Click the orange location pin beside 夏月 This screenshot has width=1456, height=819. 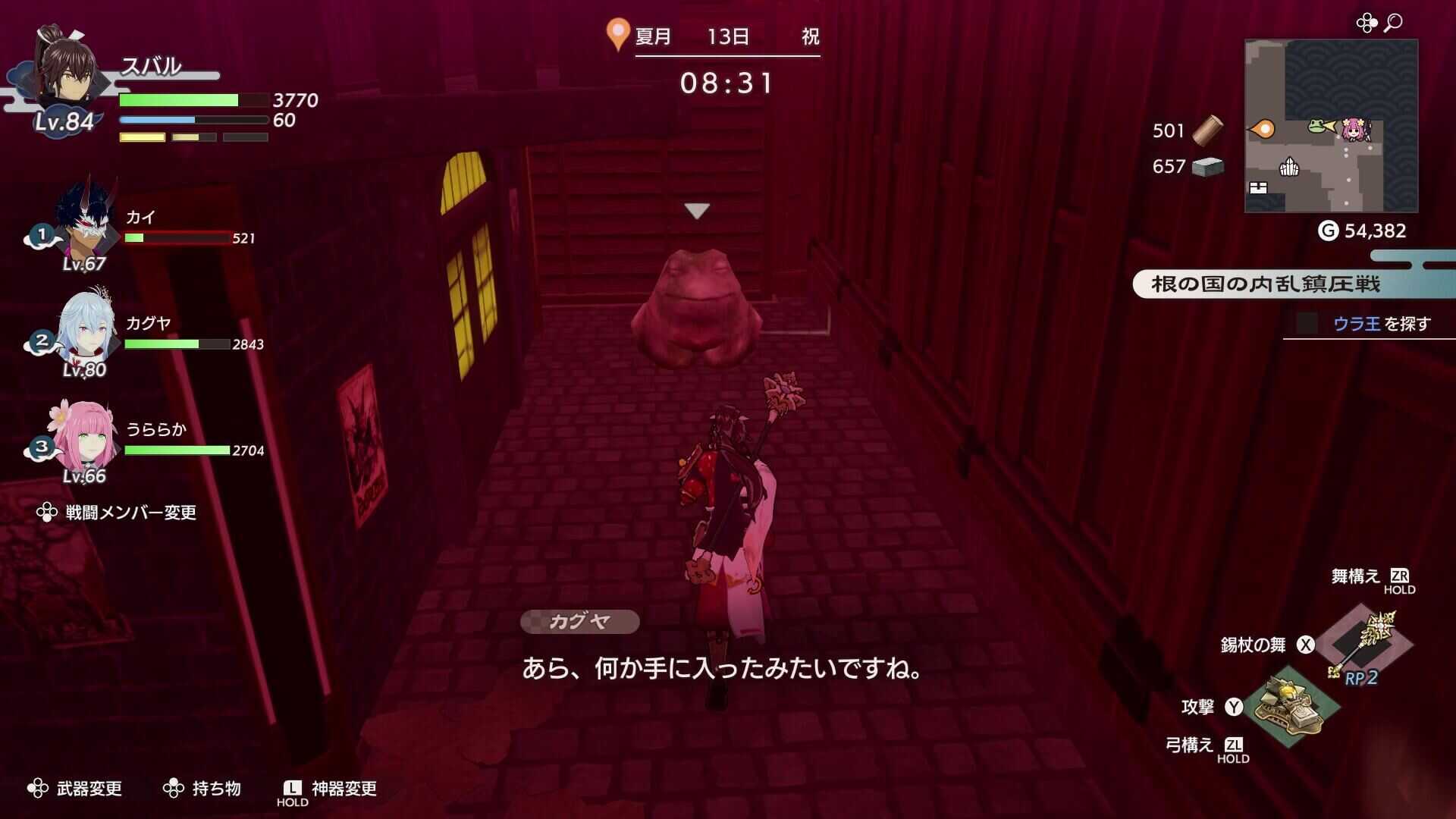[x=617, y=34]
